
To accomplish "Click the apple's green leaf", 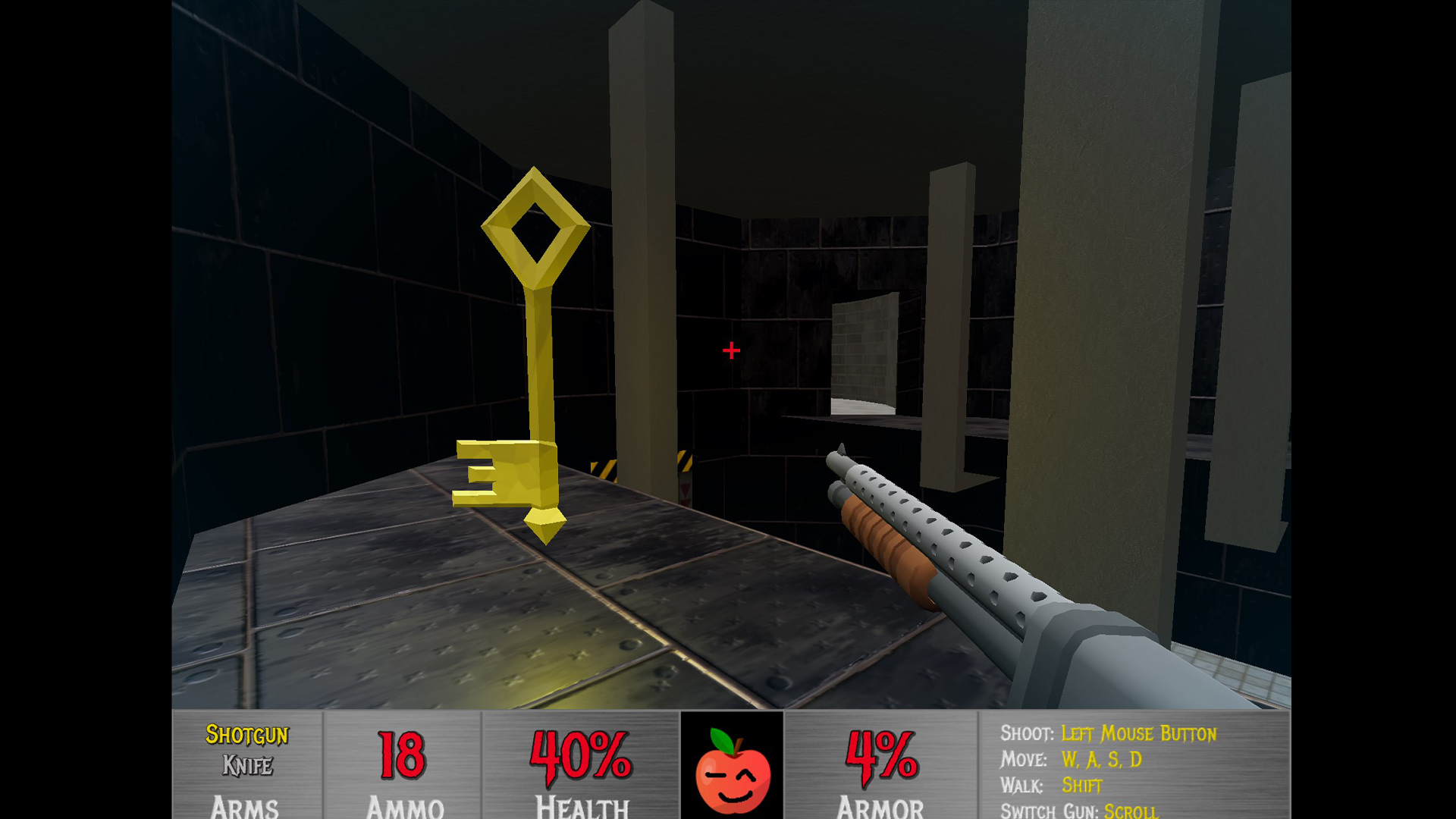I will (x=723, y=739).
